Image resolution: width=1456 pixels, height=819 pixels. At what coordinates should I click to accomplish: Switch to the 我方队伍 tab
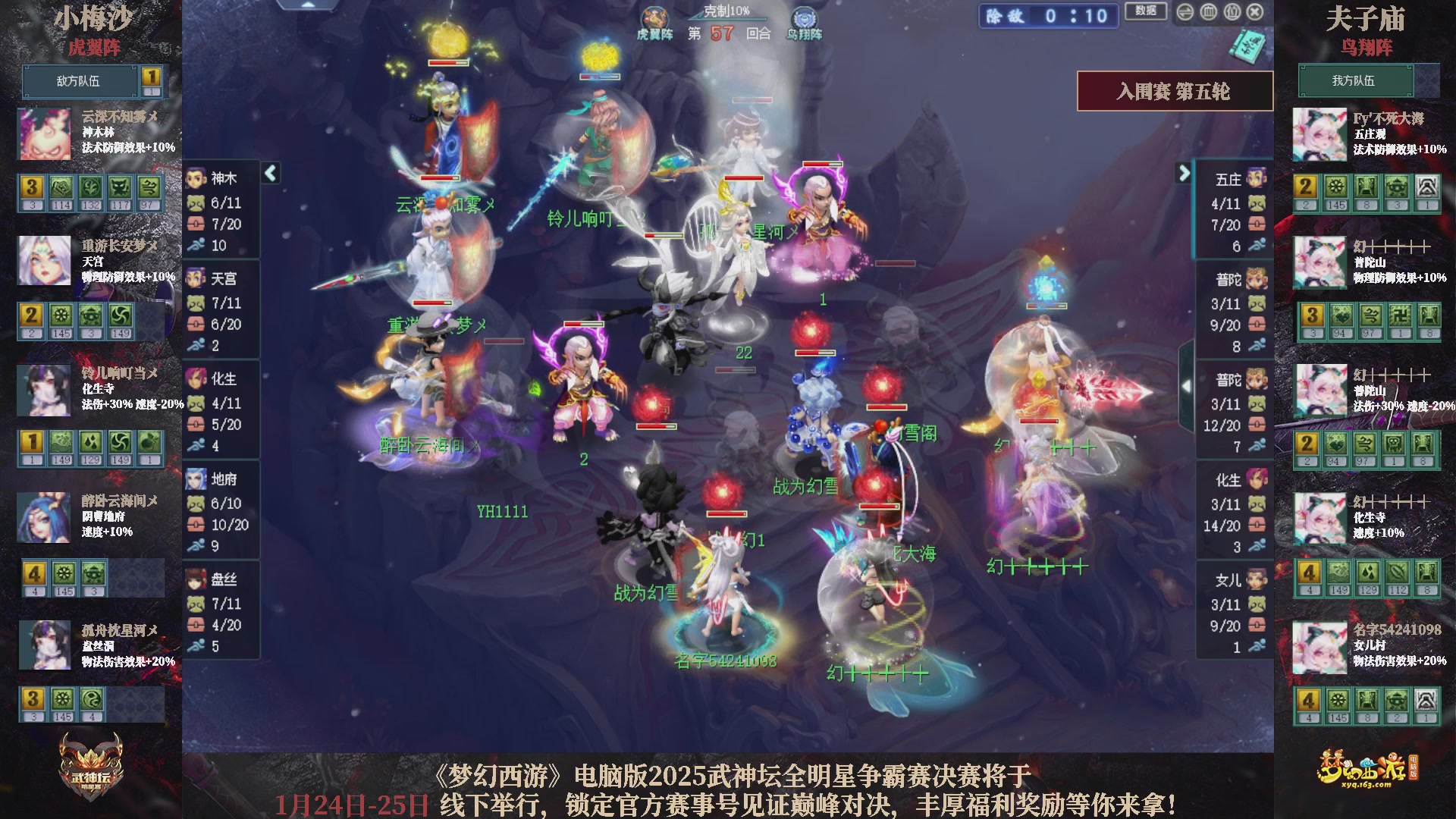(x=1357, y=81)
